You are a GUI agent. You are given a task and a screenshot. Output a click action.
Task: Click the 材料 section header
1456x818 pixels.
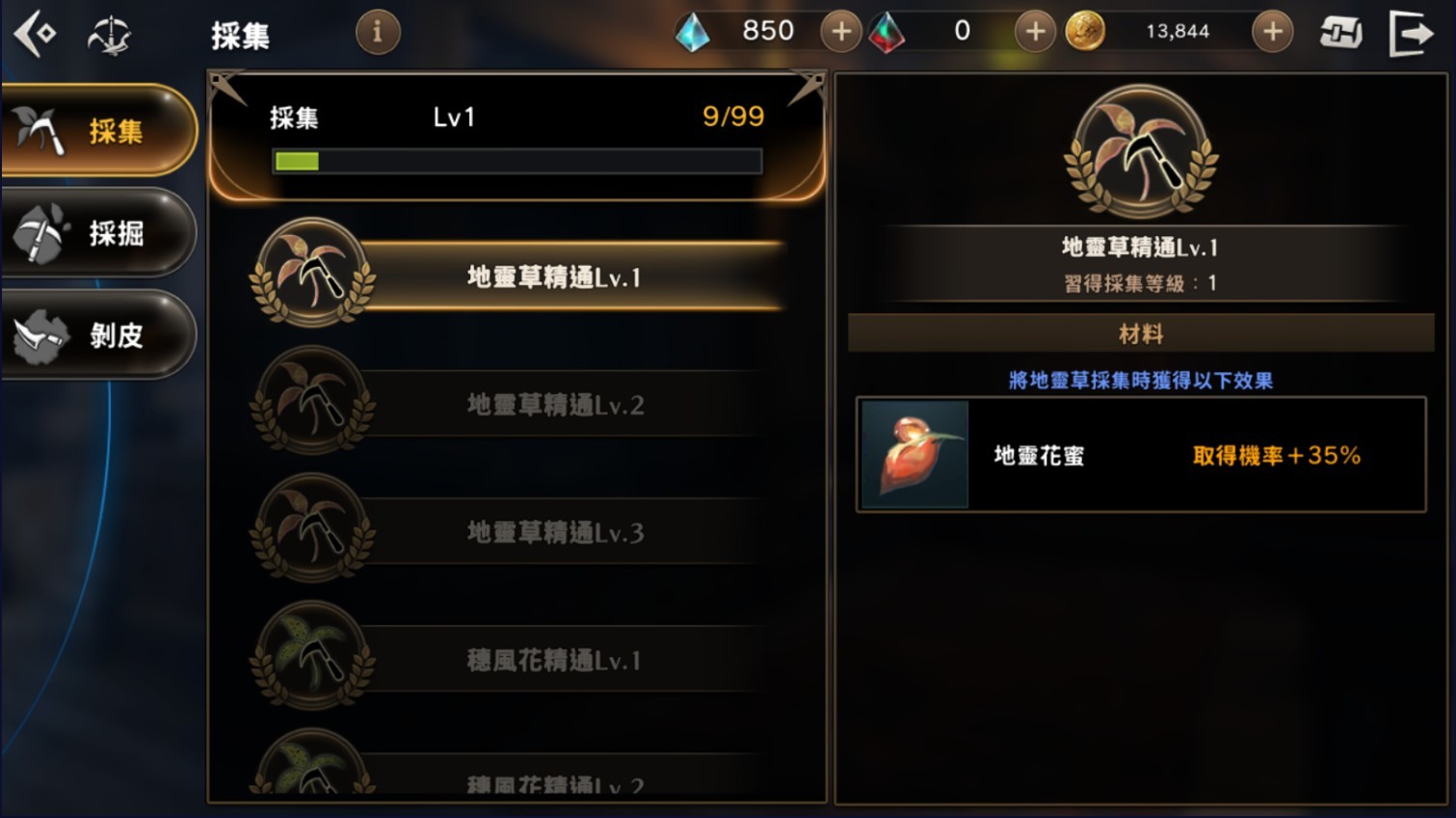(x=1140, y=332)
